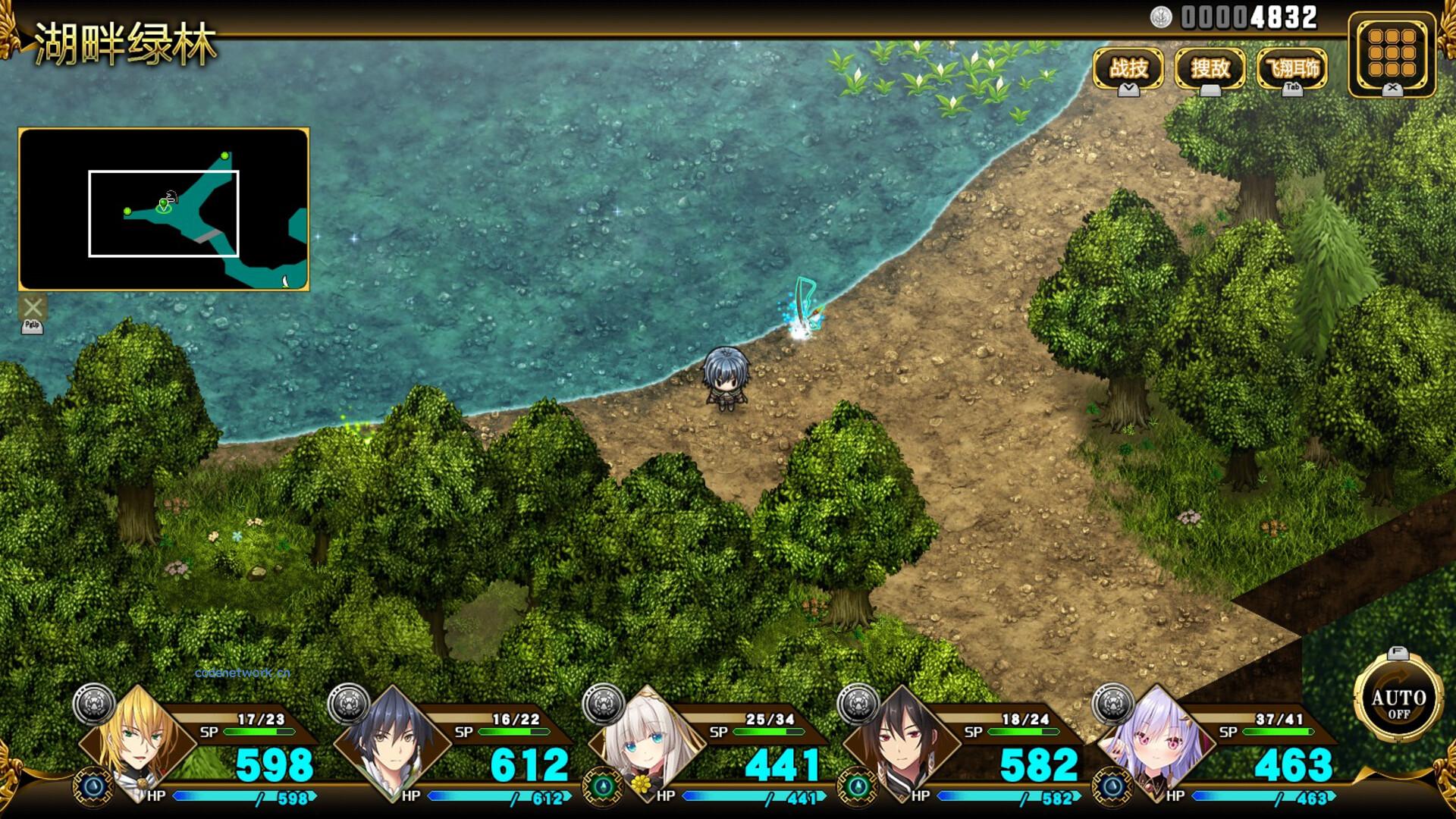Choose the white-haired girl with 441 HP
This screenshot has width=1456, height=819.
click(x=647, y=743)
